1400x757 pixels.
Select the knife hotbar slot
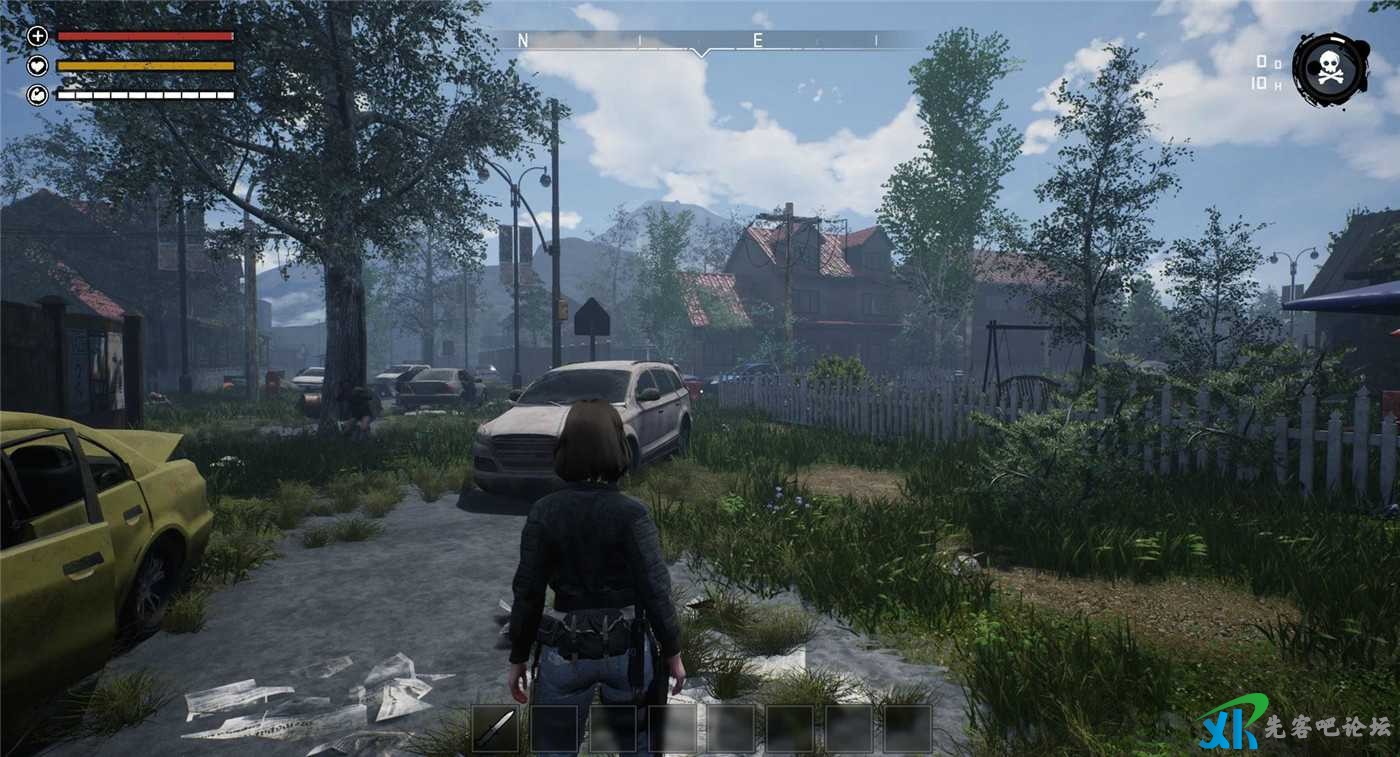[495, 729]
